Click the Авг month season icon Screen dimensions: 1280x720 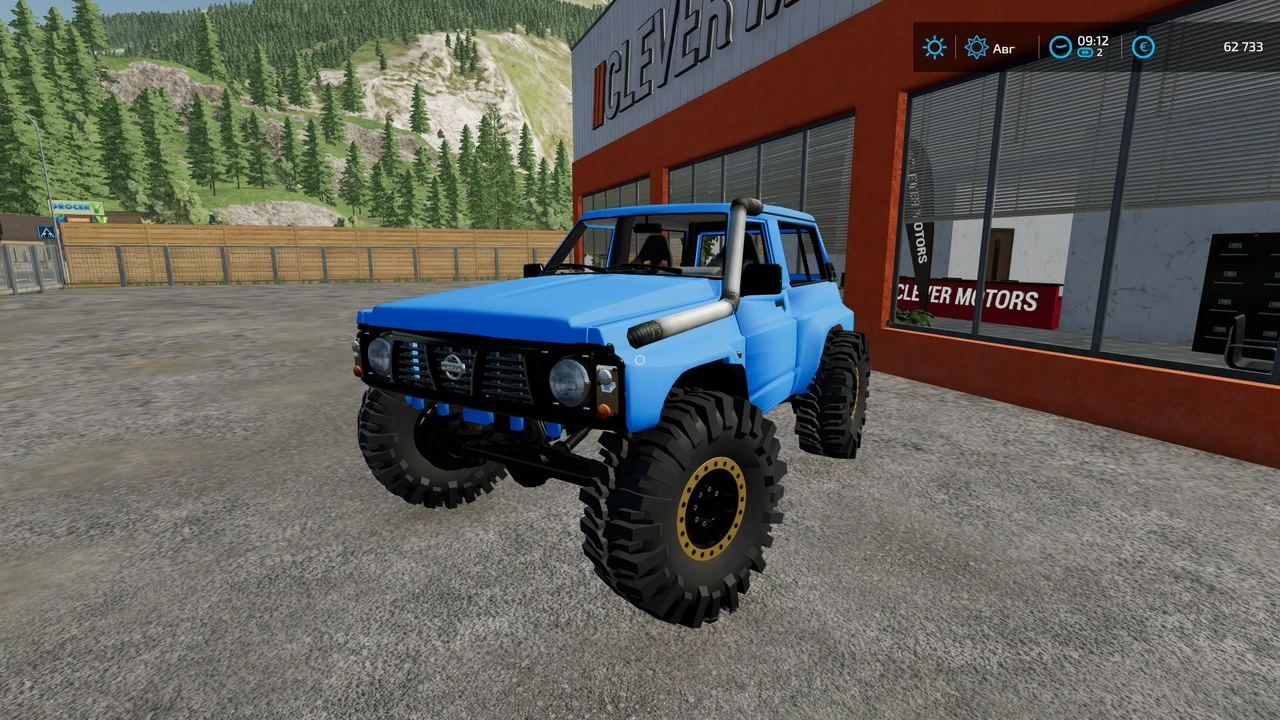[x=977, y=46]
